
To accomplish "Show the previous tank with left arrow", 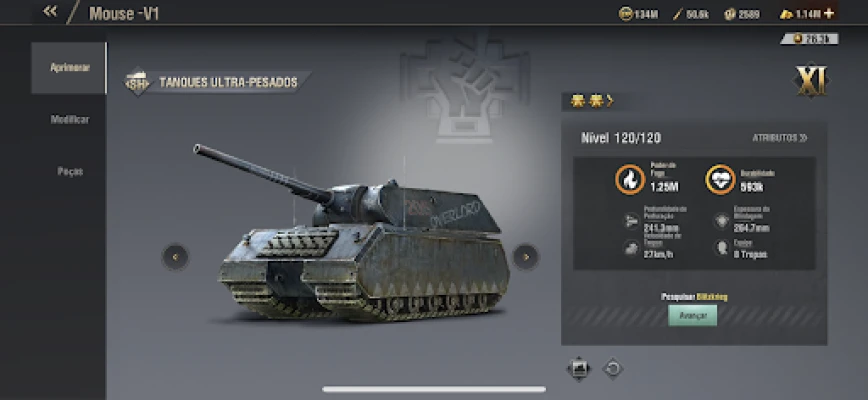I will point(175,257).
